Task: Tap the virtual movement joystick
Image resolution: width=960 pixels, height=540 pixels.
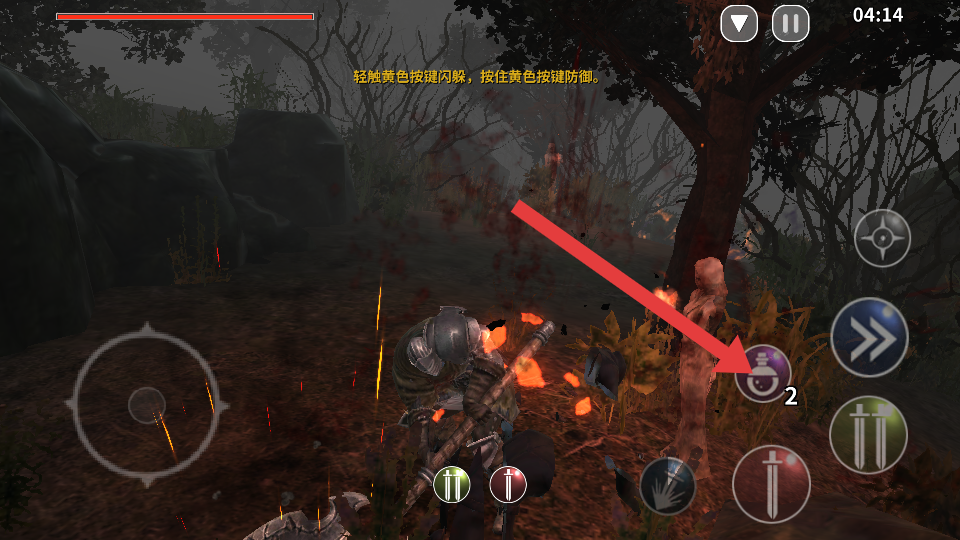Action: click(x=147, y=404)
